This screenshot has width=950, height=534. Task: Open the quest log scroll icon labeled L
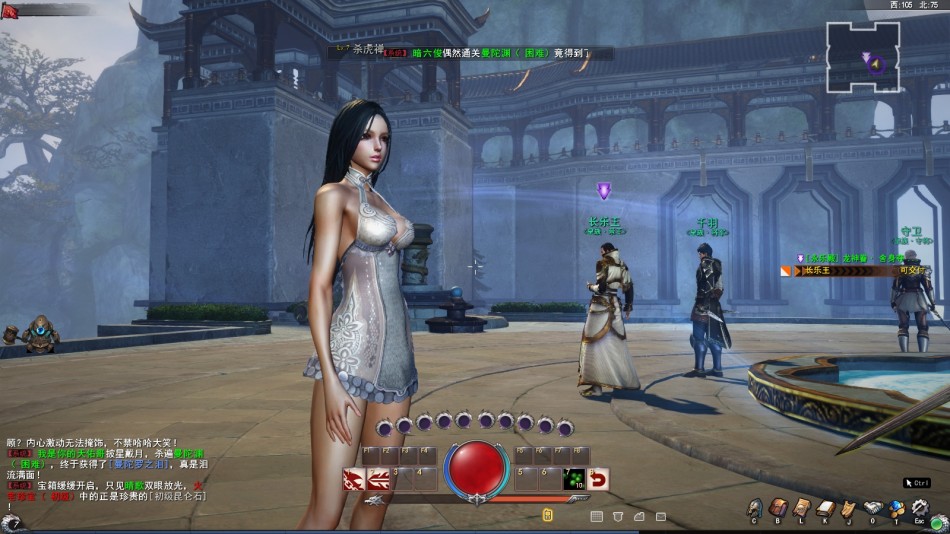tap(801, 509)
